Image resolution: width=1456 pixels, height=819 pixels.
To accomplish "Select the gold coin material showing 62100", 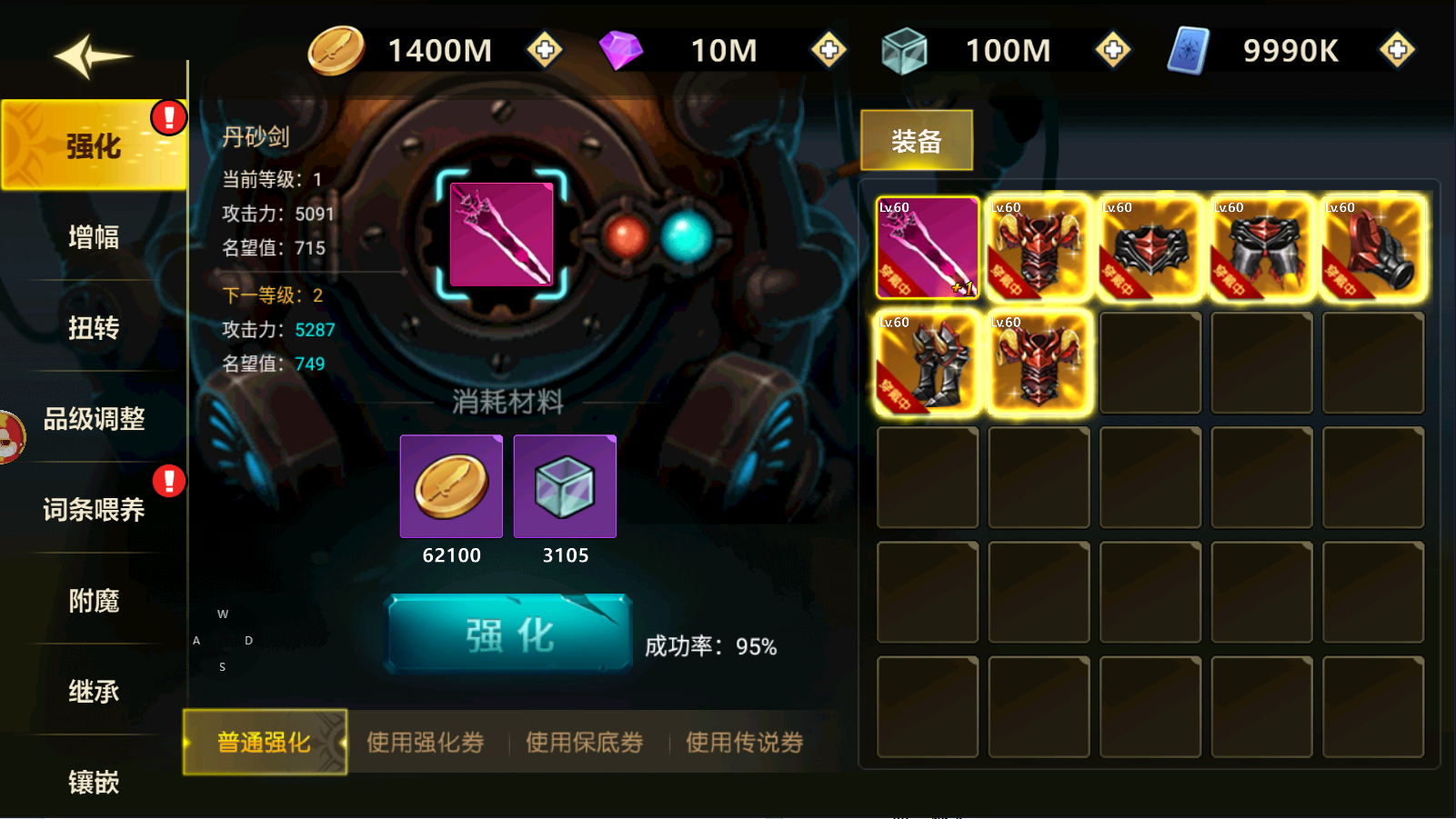I will tap(451, 485).
